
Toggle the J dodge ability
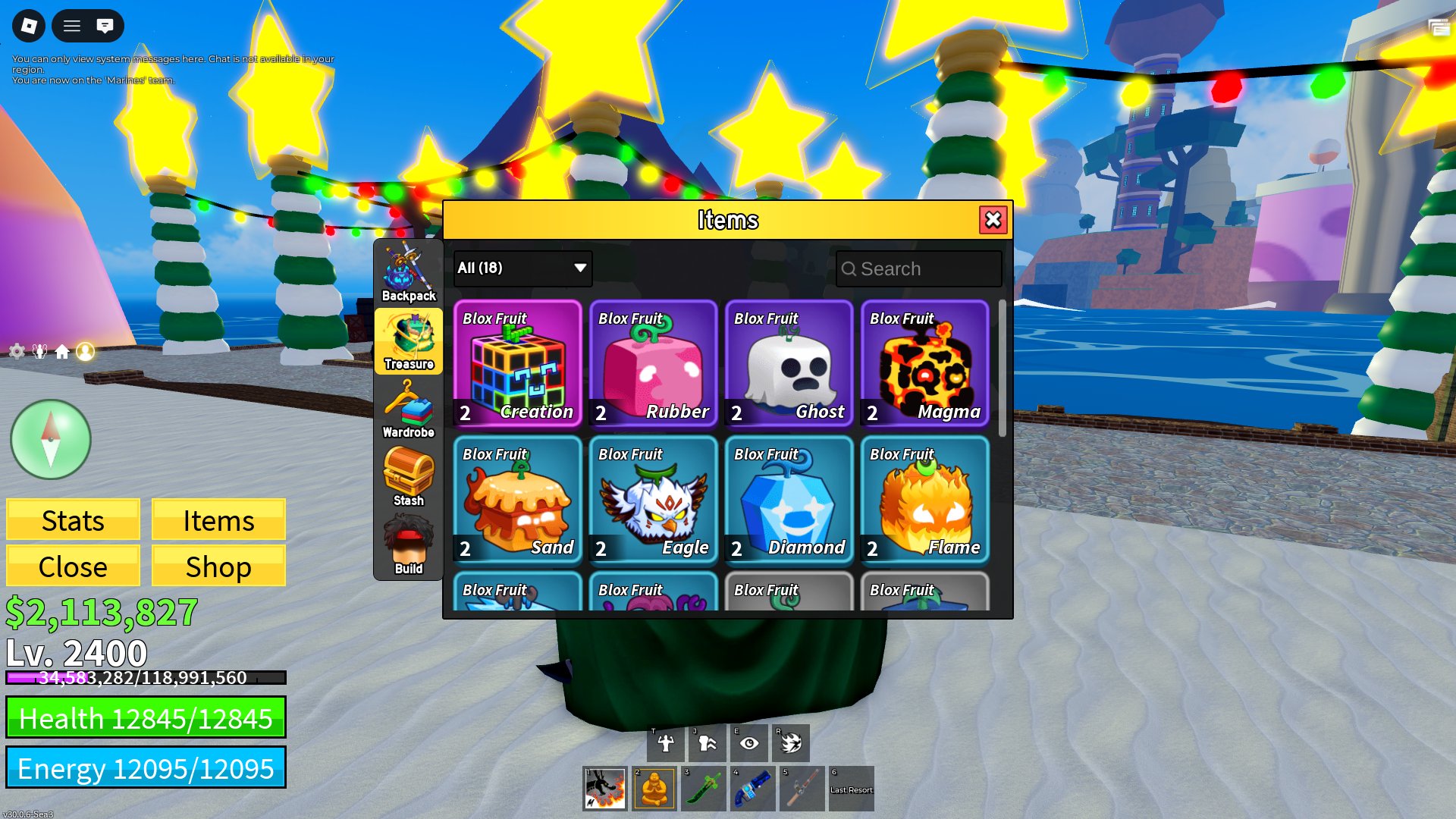tap(706, 742)
